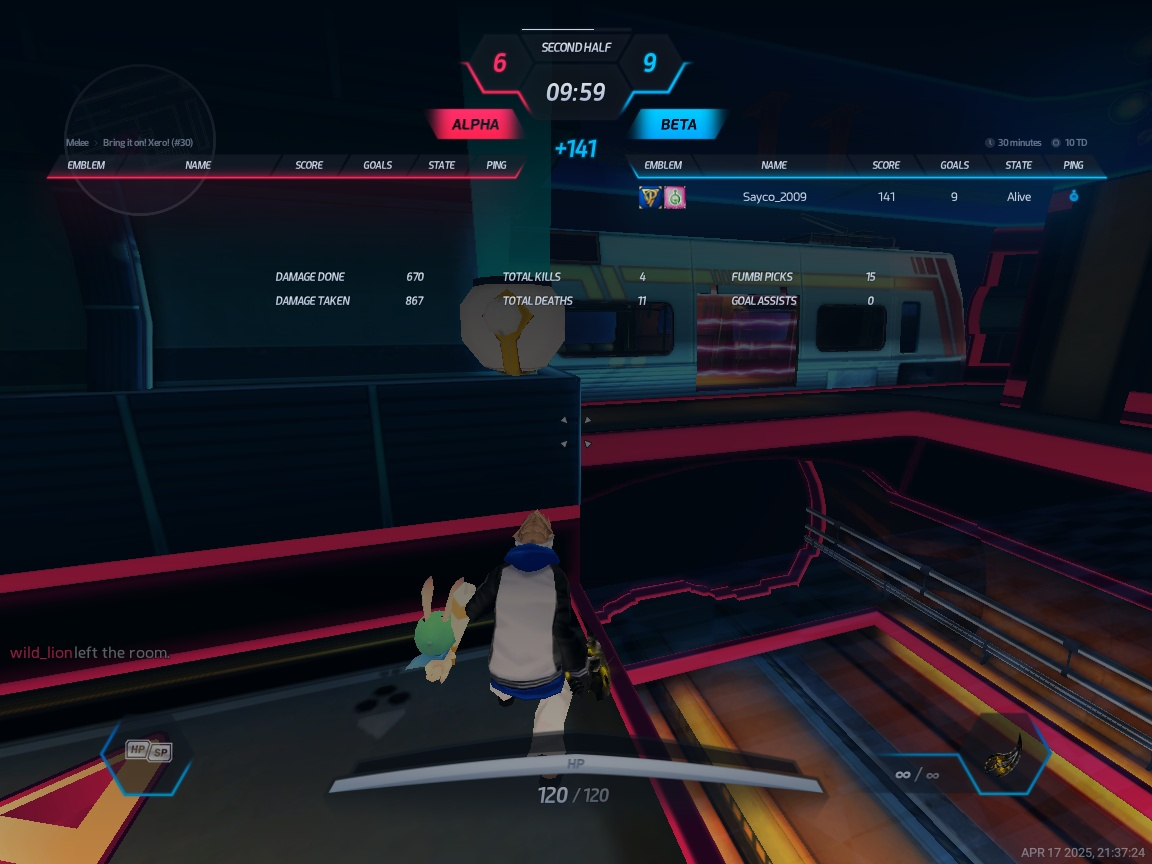Click the circular minimap
This screenshot has width=1152, height=864.
[140, 140]
